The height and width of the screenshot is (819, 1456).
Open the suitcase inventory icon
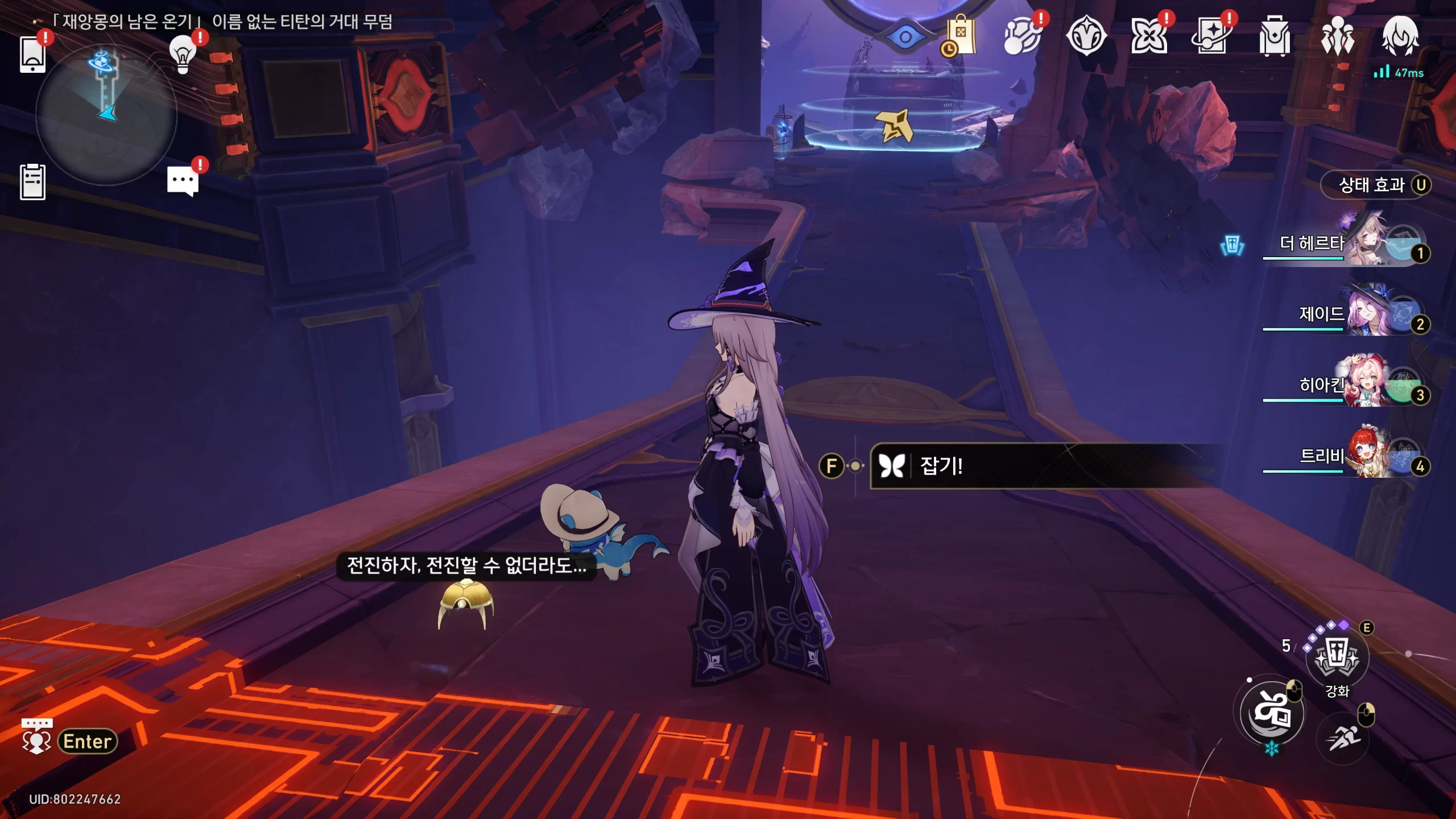pyautogui.click(x=1275, y=36)
